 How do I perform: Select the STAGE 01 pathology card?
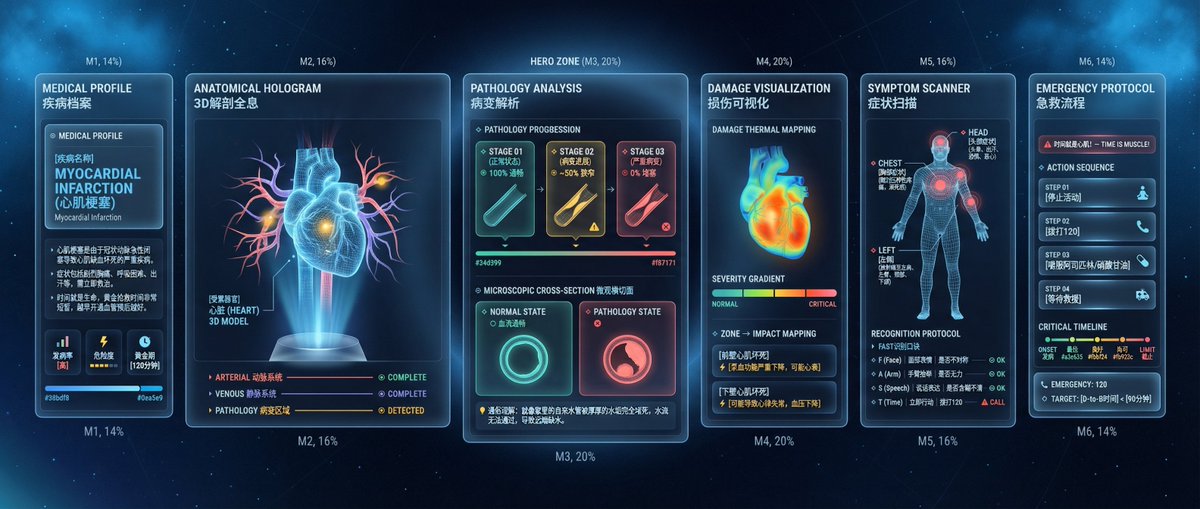coord(505,188)
